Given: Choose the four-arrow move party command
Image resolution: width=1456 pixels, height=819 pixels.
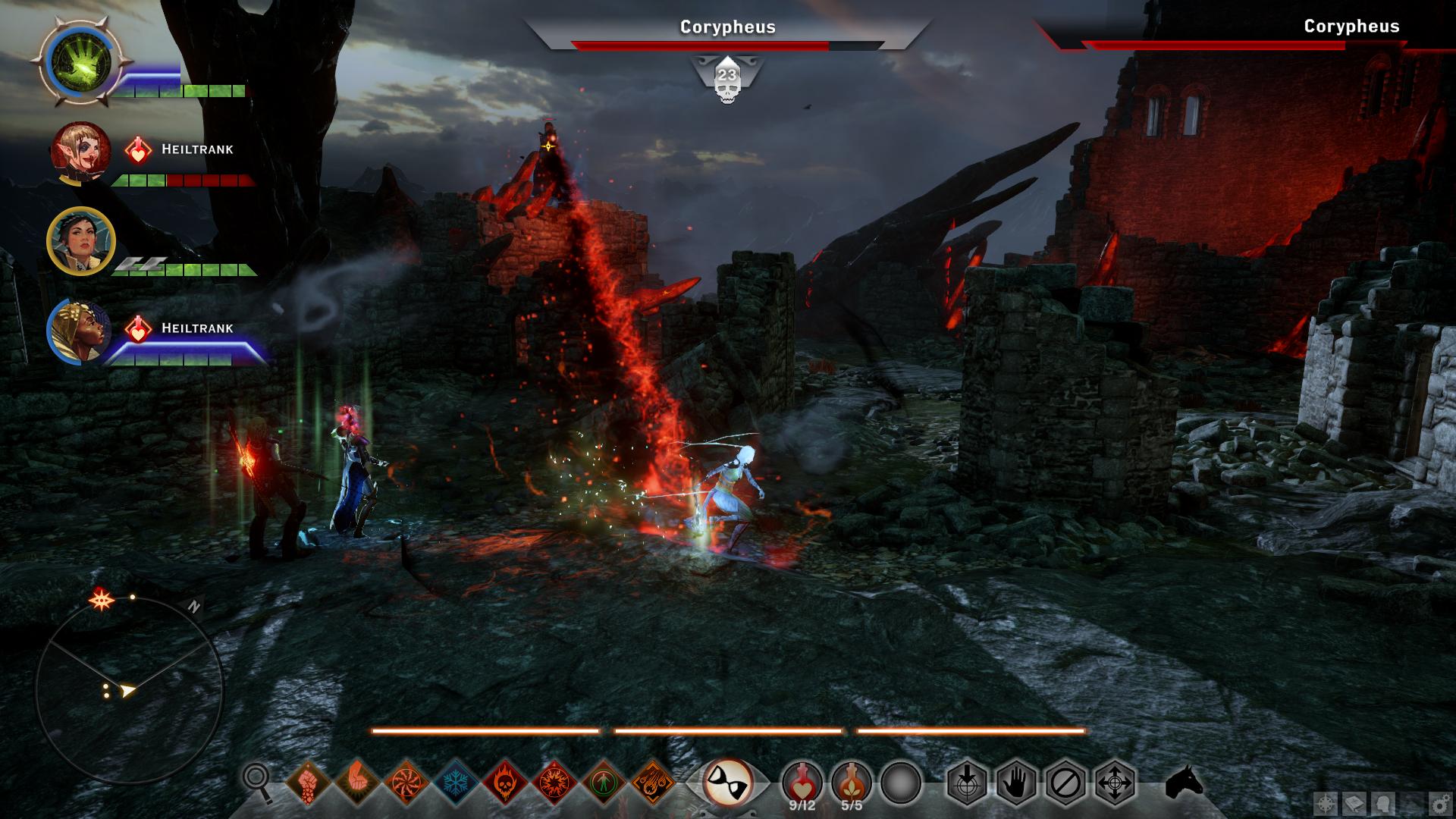Looking at the screenshot, I should tap(1116, 782).
